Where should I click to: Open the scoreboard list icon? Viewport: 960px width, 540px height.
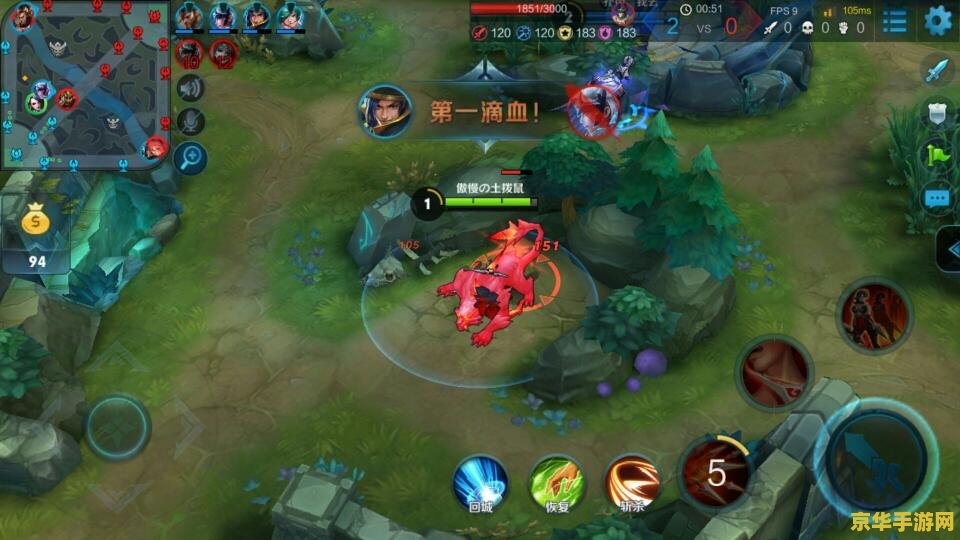click(895, 20)
